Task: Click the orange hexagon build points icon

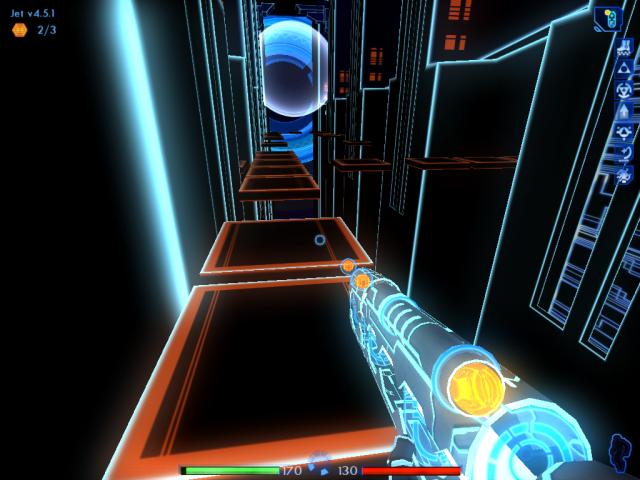Action: click(19, 30)
